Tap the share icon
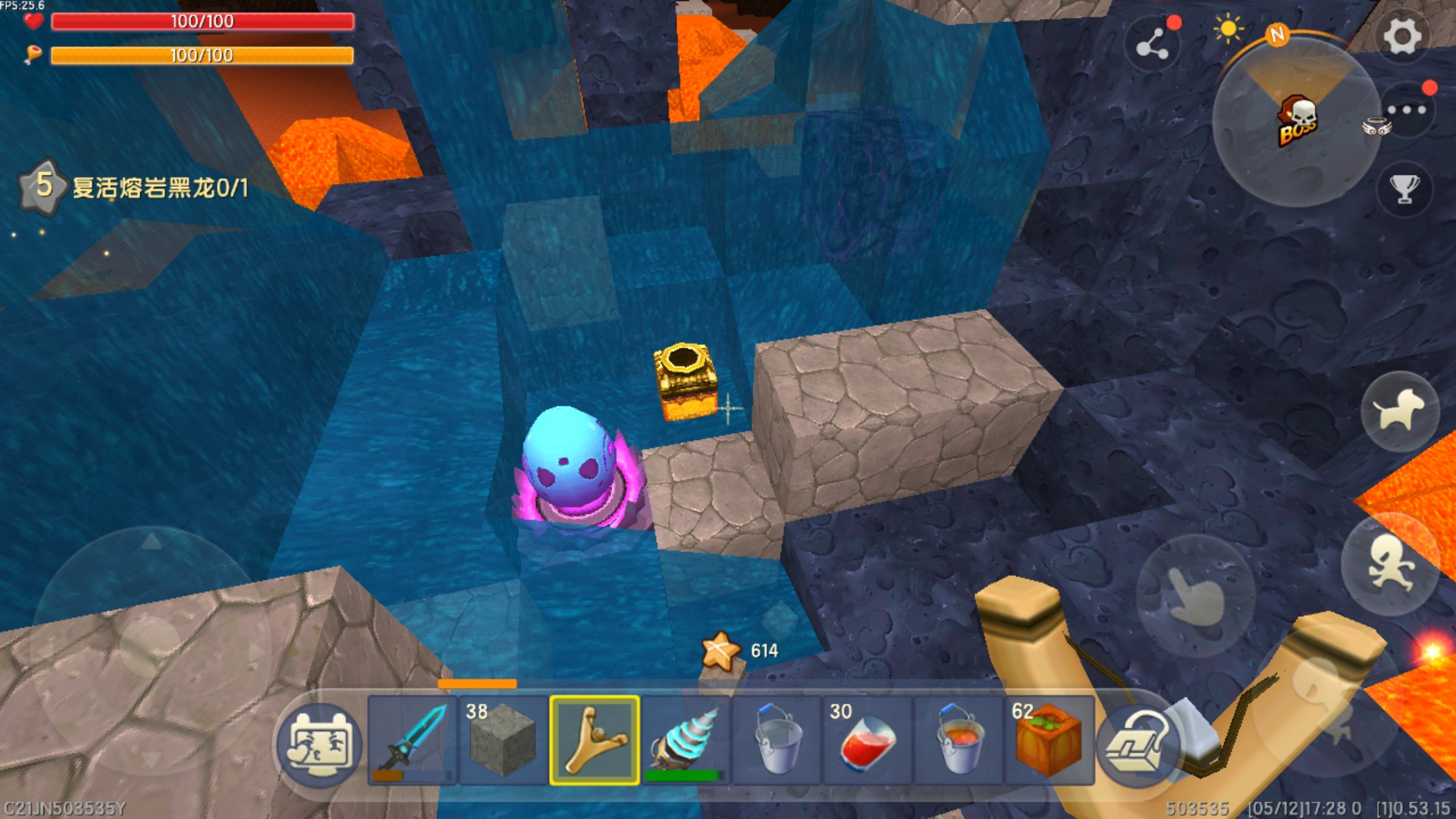Viewport: 1456px width, 819px height. 1153,44
